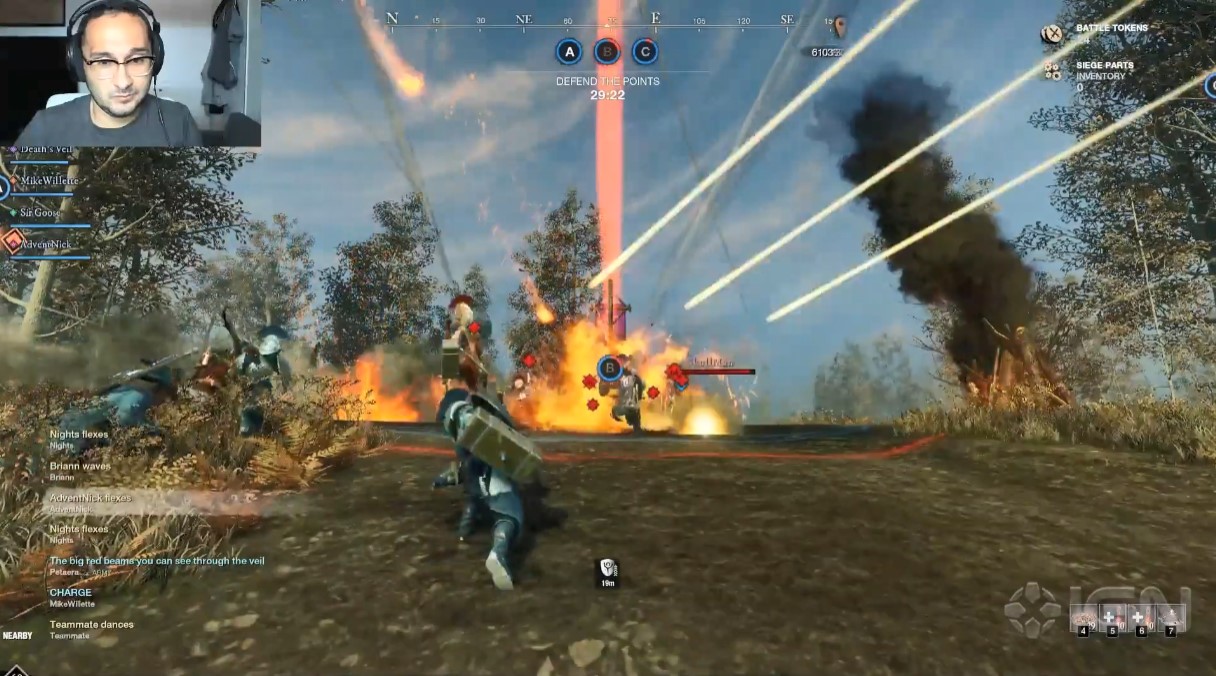Select capture point A indicator

click(569, 51)
